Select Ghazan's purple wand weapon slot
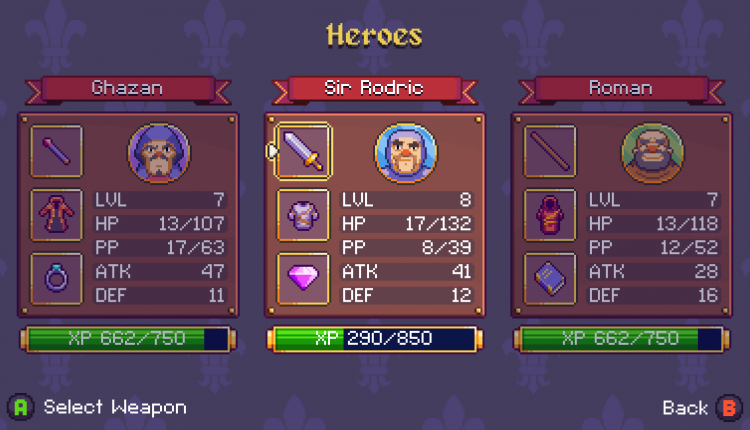Screen dimensions: 750x430 tap(56, 151)
